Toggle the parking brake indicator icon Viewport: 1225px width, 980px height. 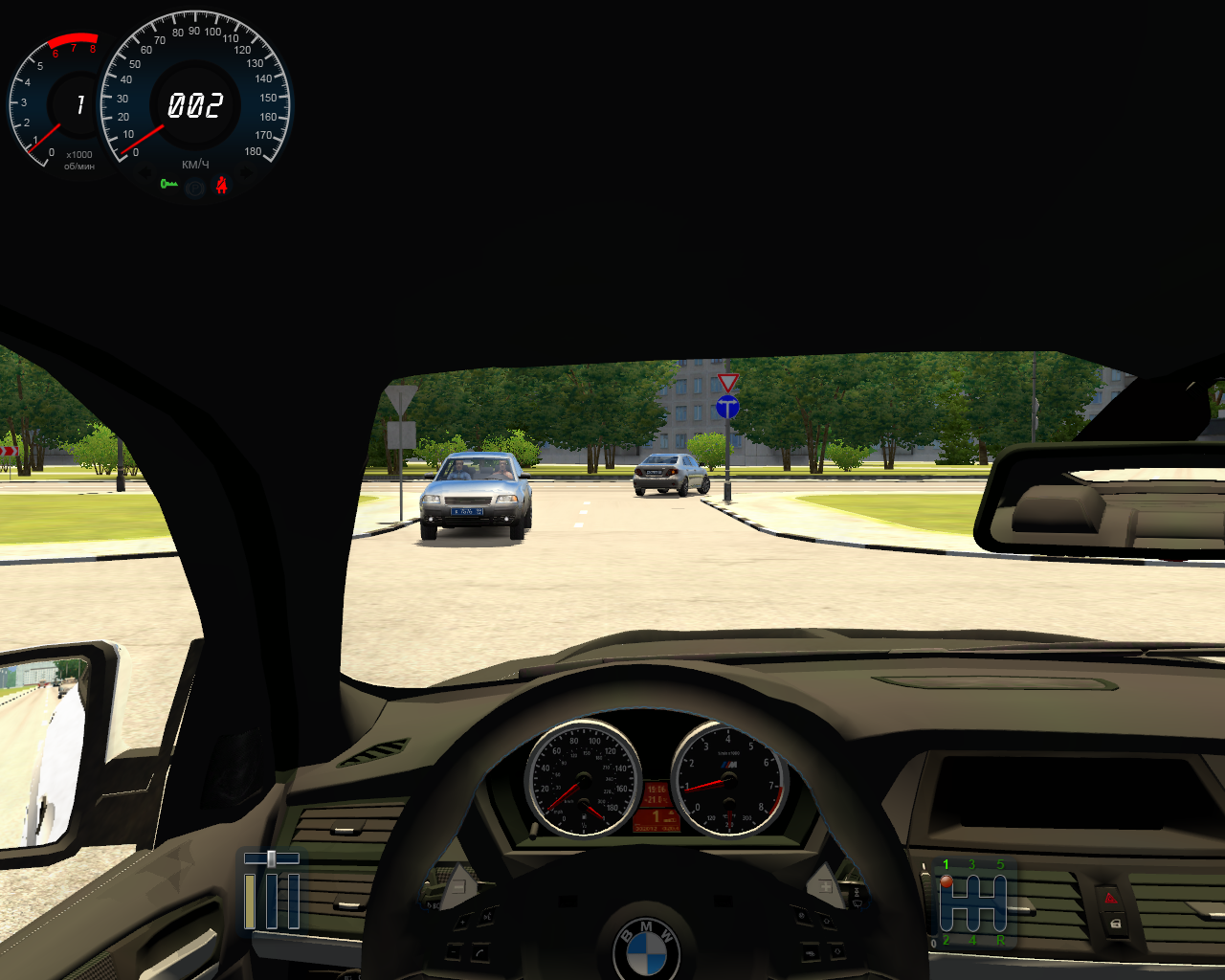pos(196,189)
